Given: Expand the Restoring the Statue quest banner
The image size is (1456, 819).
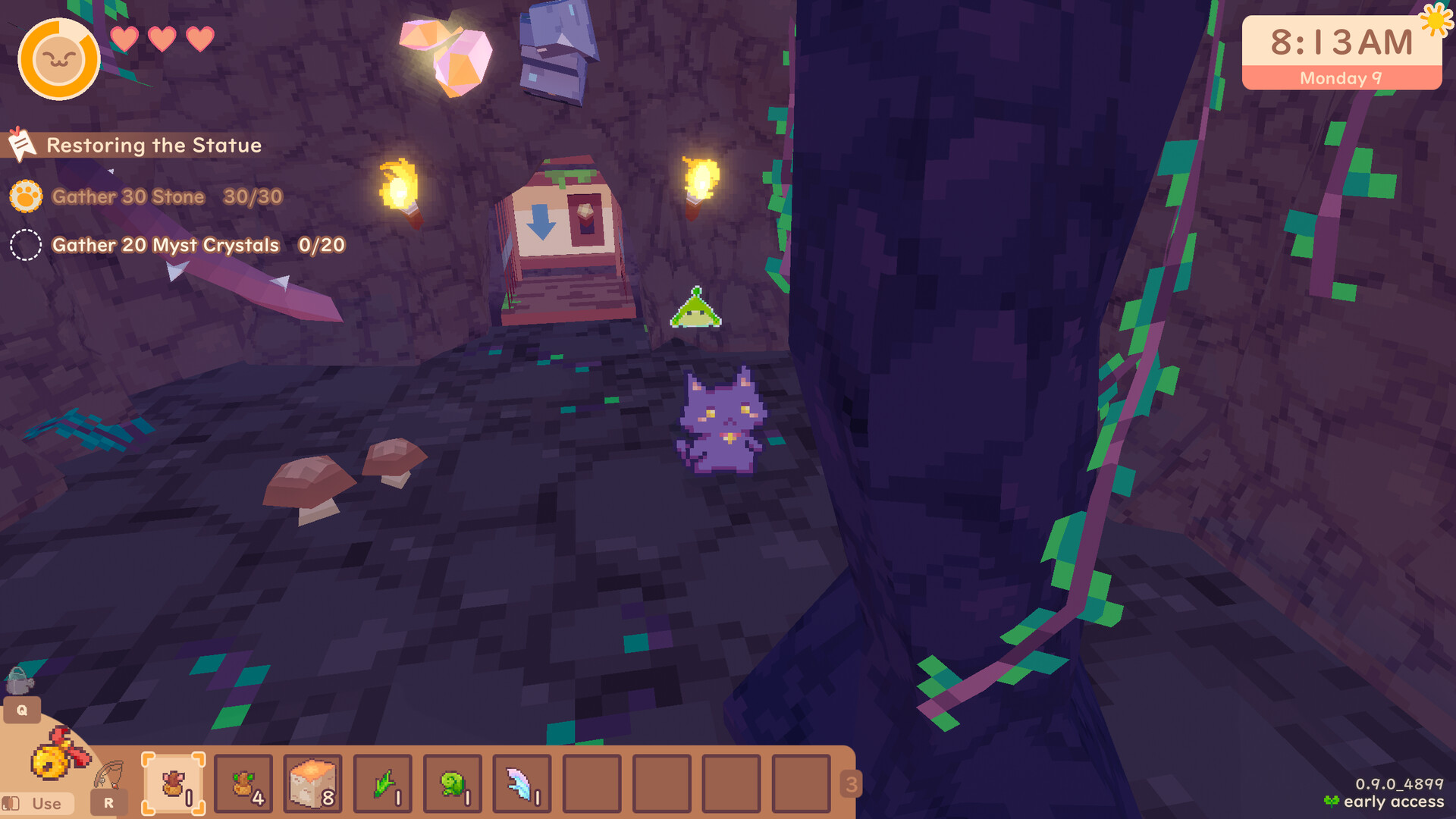Looking at the screenshot, I should click(x=153, y=145).
